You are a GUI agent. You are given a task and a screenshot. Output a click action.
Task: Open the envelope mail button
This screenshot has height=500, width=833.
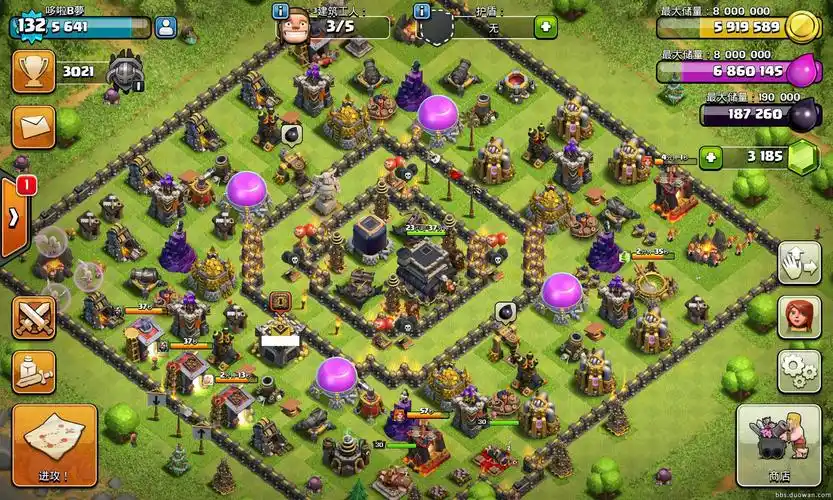(x=33, y=126)
